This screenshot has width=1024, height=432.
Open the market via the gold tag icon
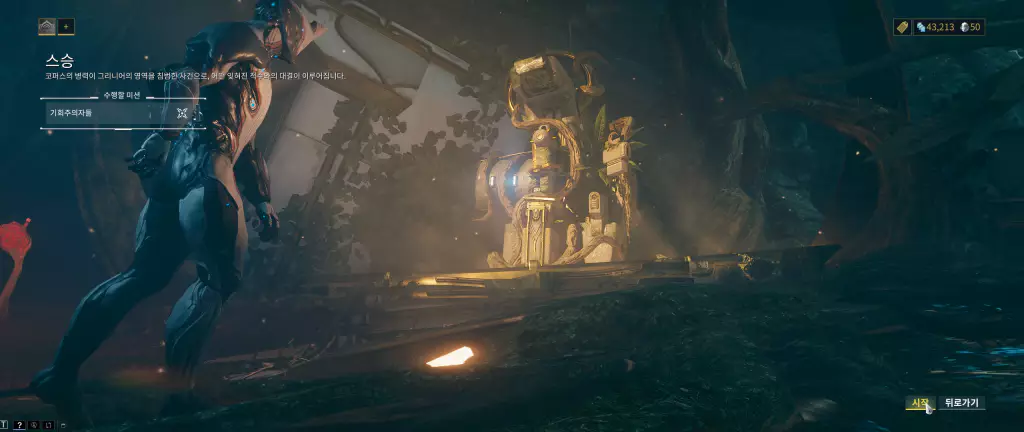901,27
